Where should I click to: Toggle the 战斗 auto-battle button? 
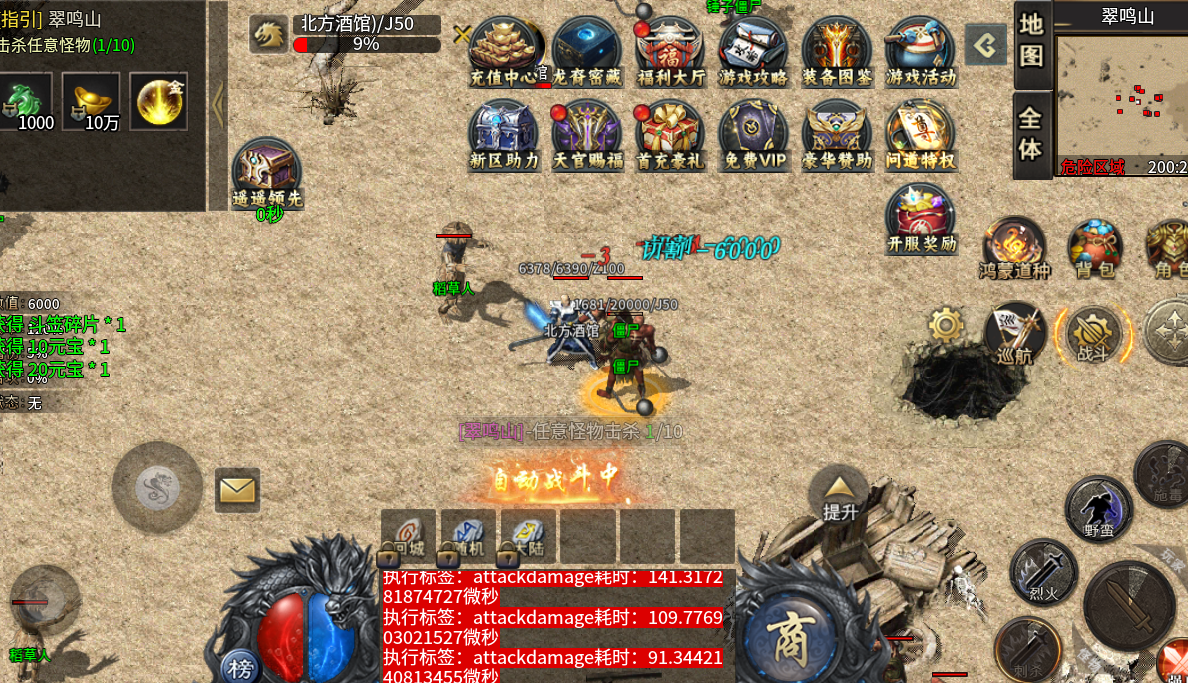(x=1093, y=332)
